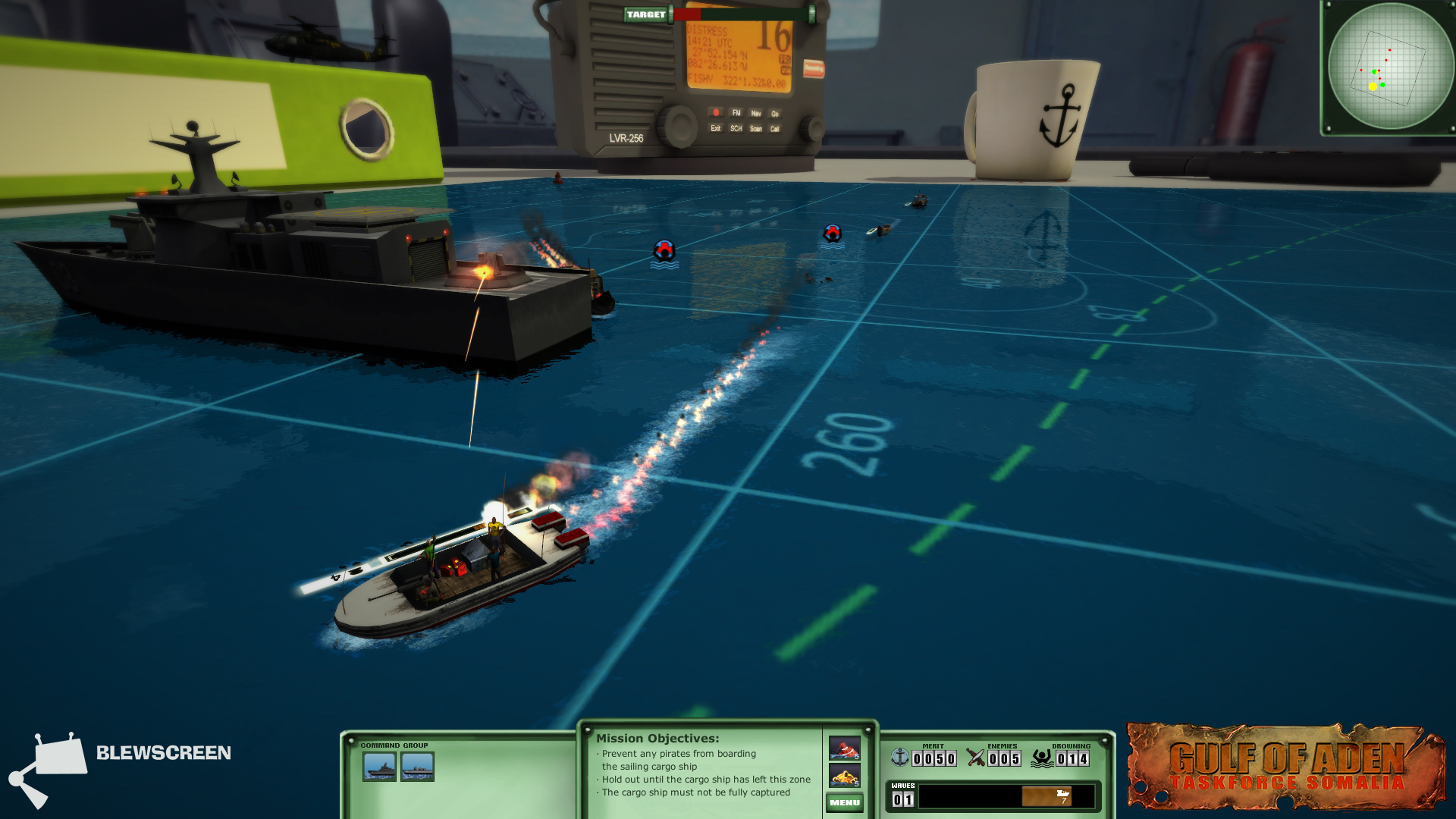Click the circular radar minimap

click(x=1390, y=67)
